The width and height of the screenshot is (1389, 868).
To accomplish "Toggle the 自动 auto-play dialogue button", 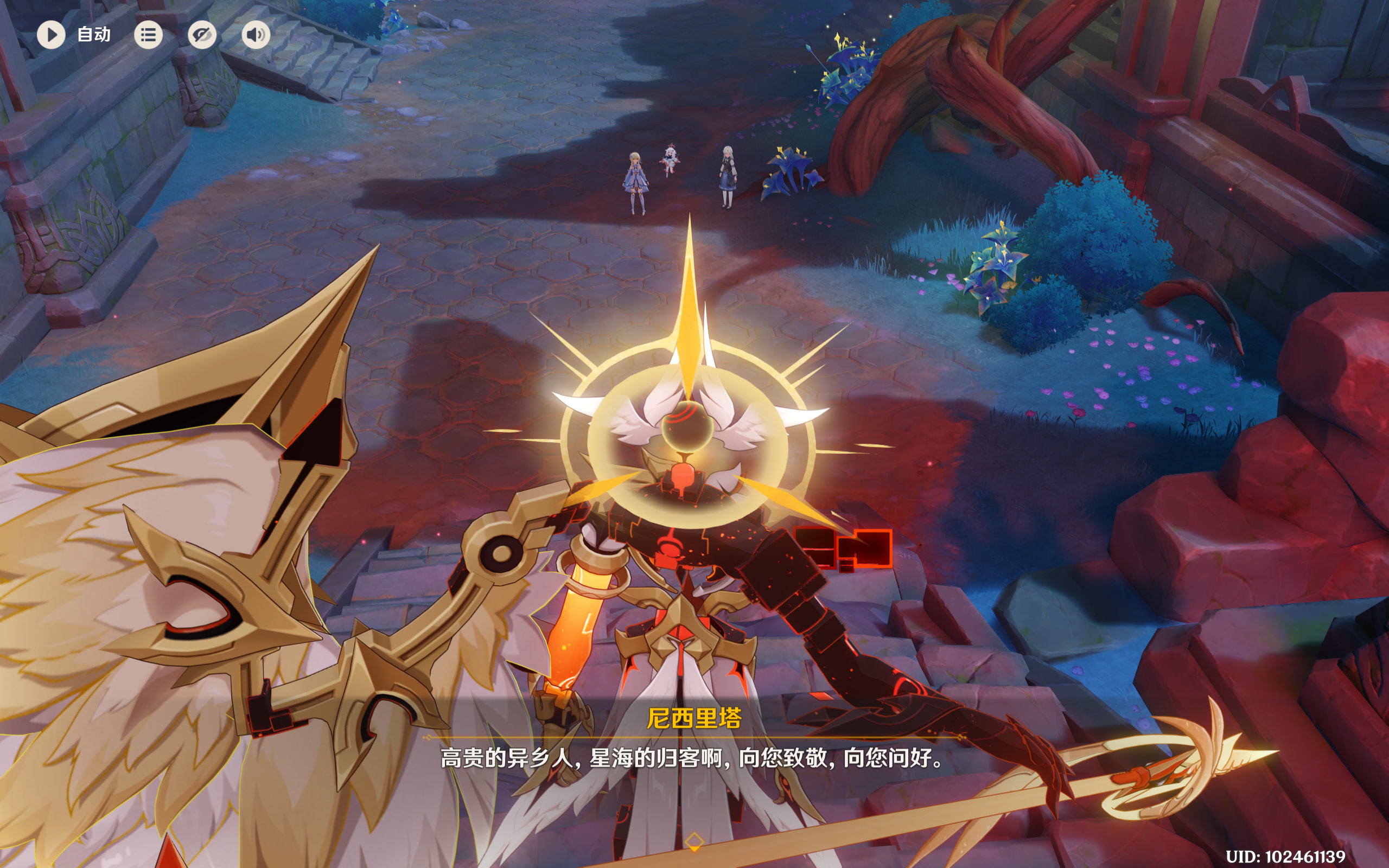I will click(52, 35).
